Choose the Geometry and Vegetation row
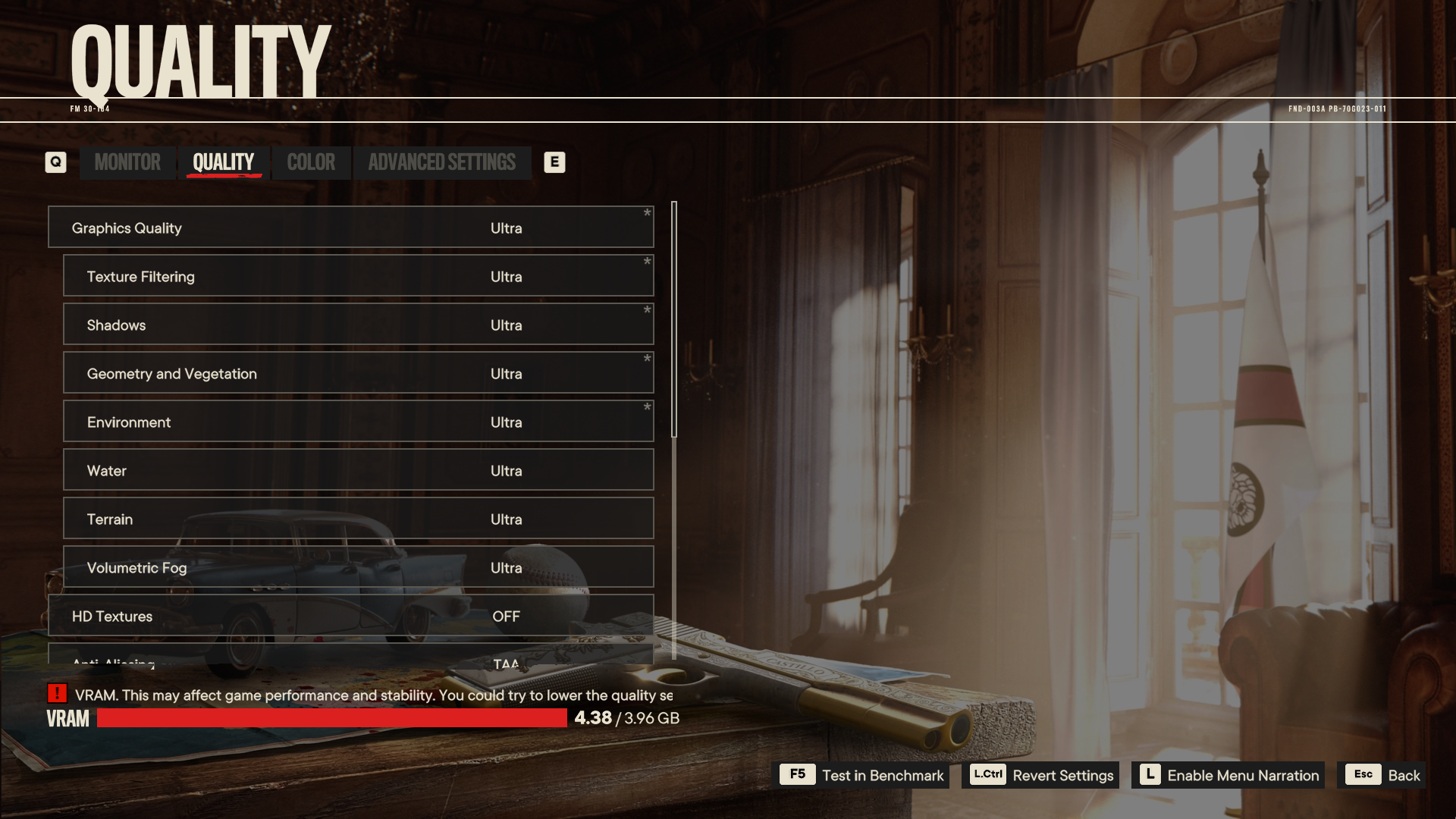This screenshot has width=1456, height=819. [x=358, y=373]
